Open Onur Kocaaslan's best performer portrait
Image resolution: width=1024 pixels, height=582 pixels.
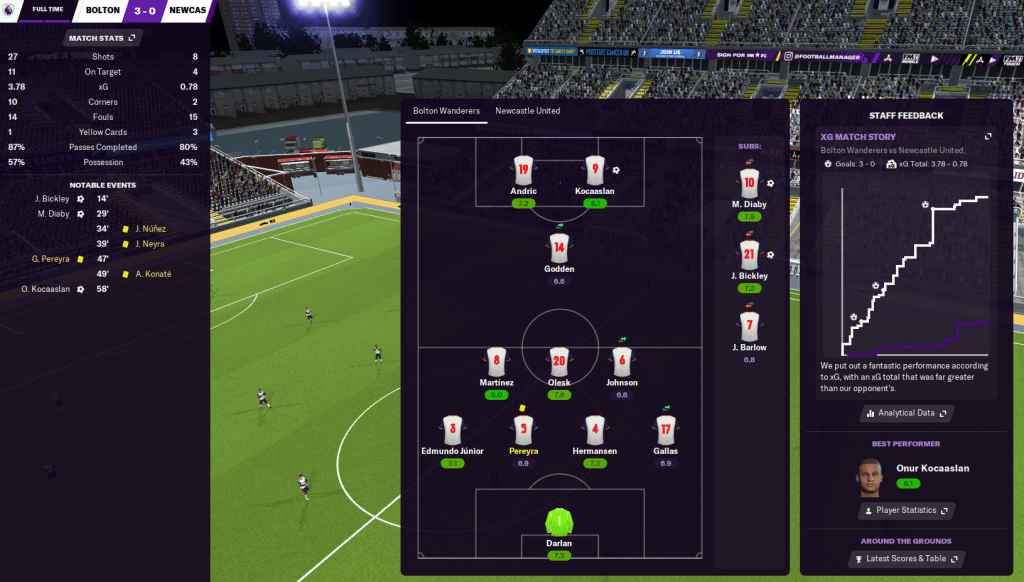point(870,477)
